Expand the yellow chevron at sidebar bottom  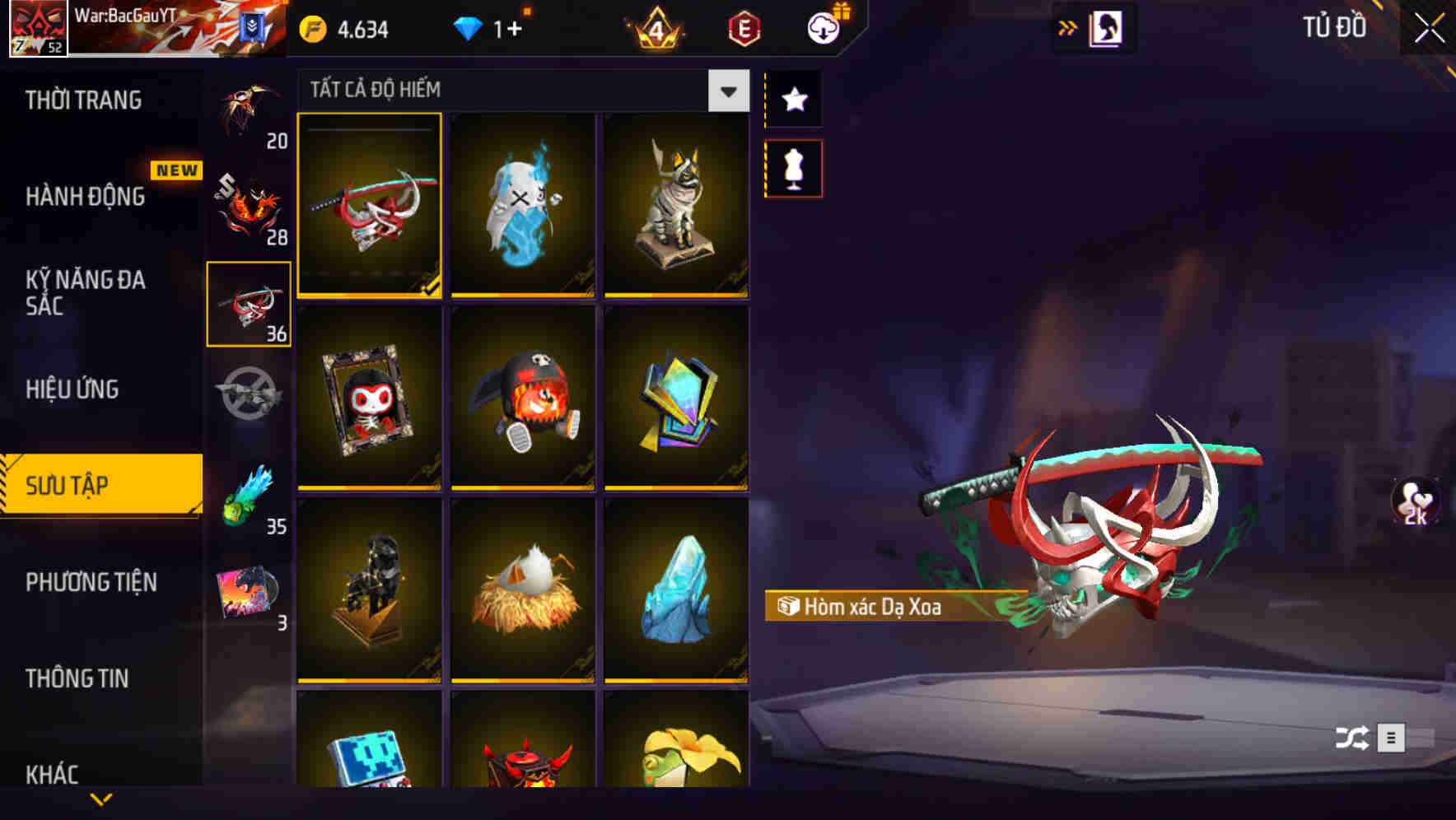point(101,799)
